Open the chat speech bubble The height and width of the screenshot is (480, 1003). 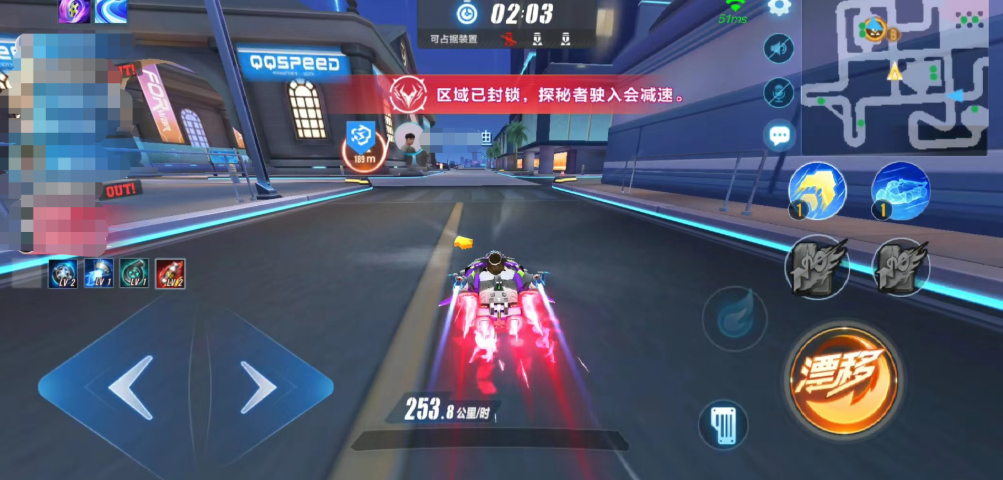pyautogui.click(x=778, y=135)
